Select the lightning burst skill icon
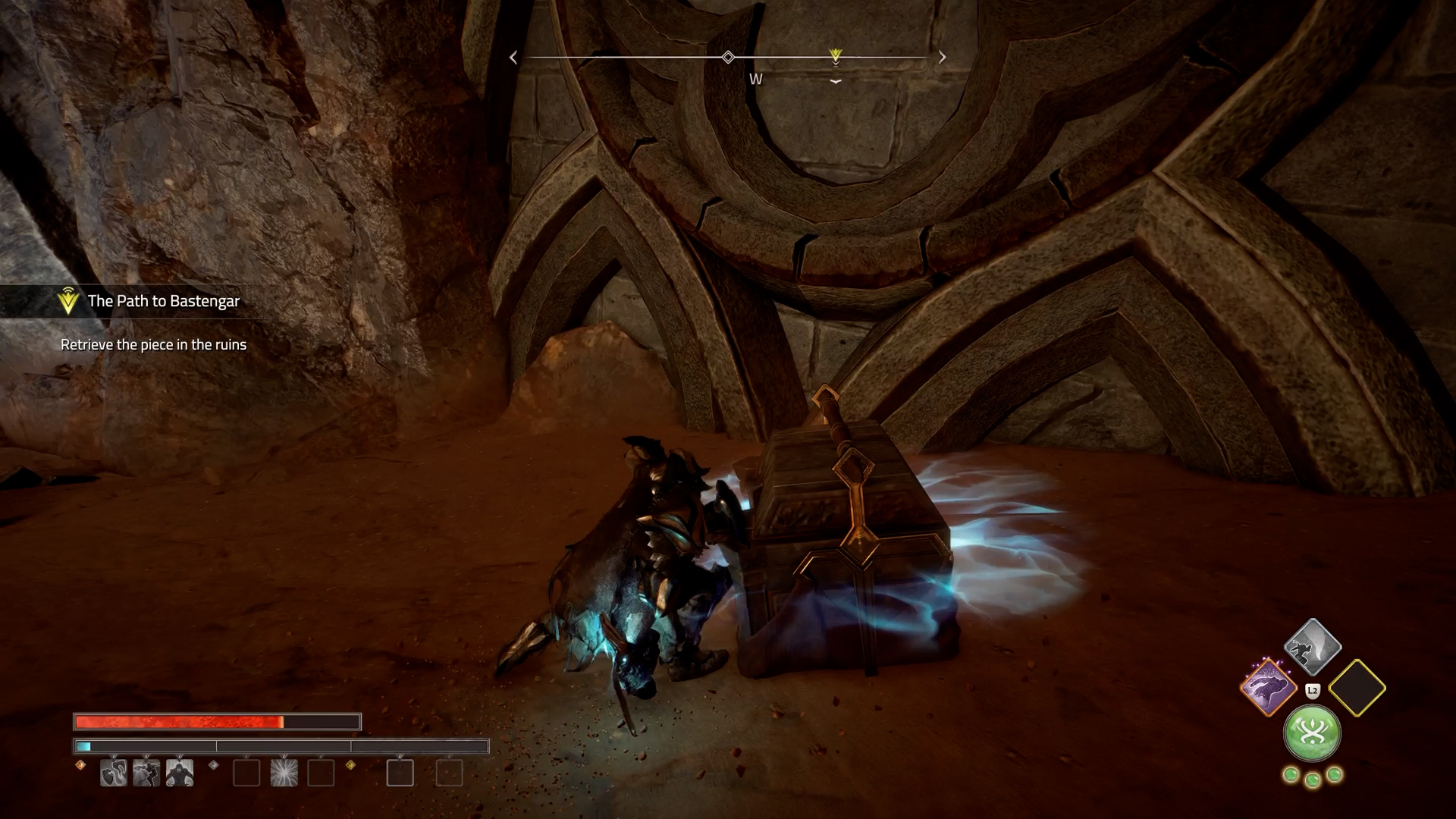This screenshot has width=1456, height=819. pos(284,773)
